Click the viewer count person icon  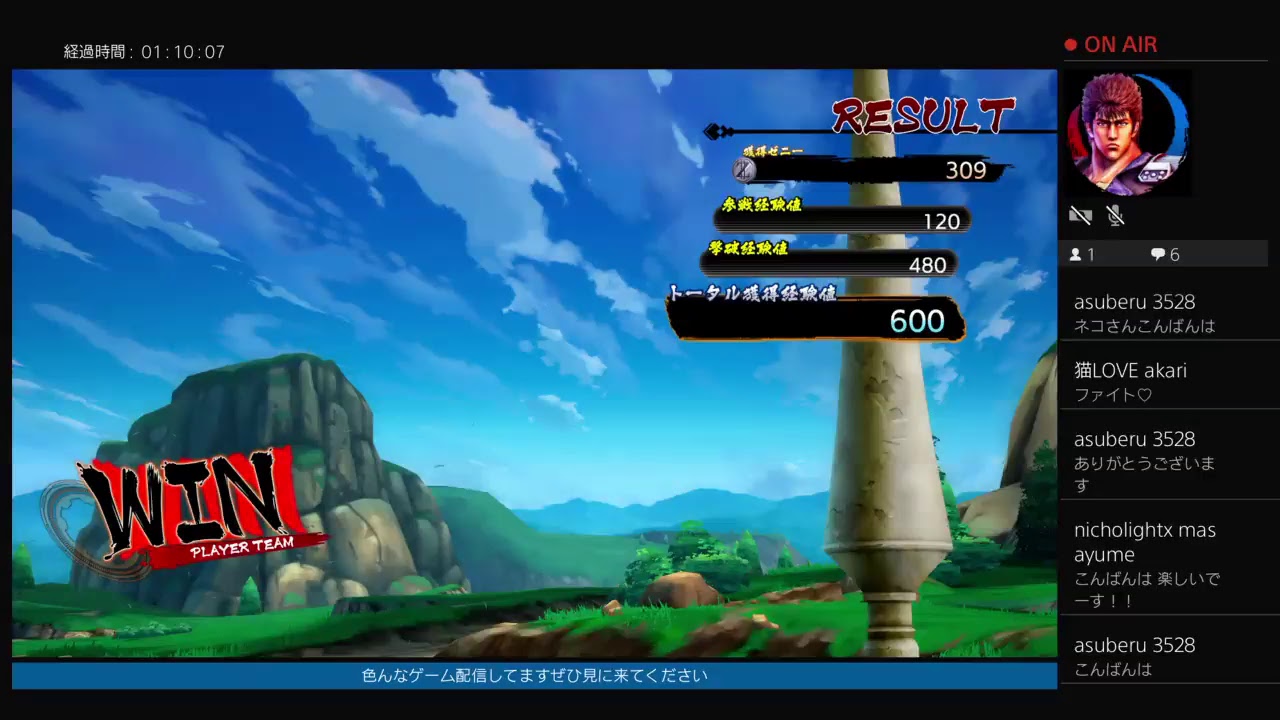coord(1076,254)
